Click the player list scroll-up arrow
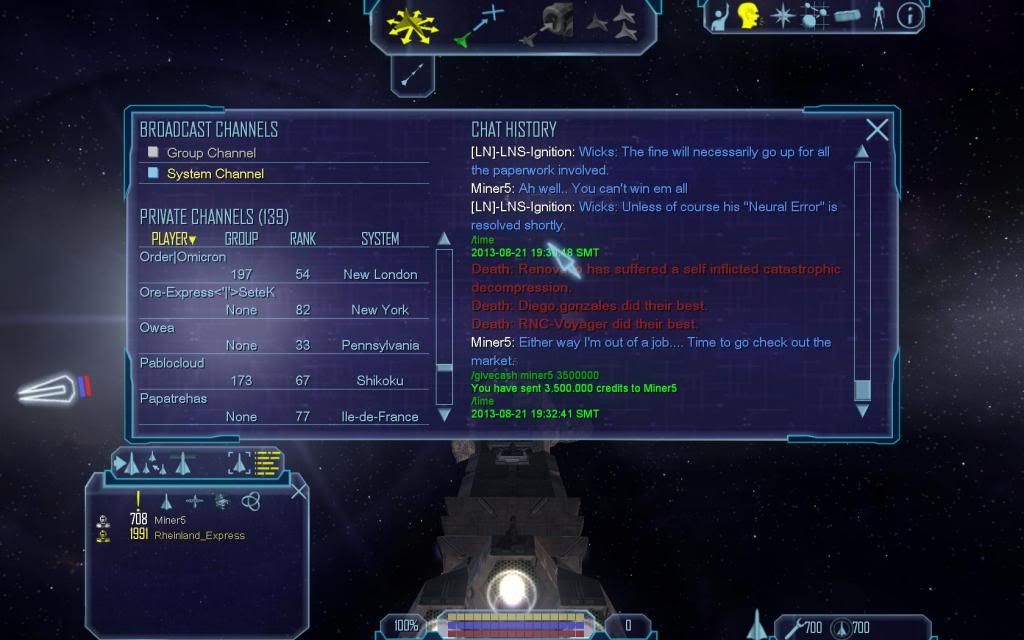 coord(445,239)
